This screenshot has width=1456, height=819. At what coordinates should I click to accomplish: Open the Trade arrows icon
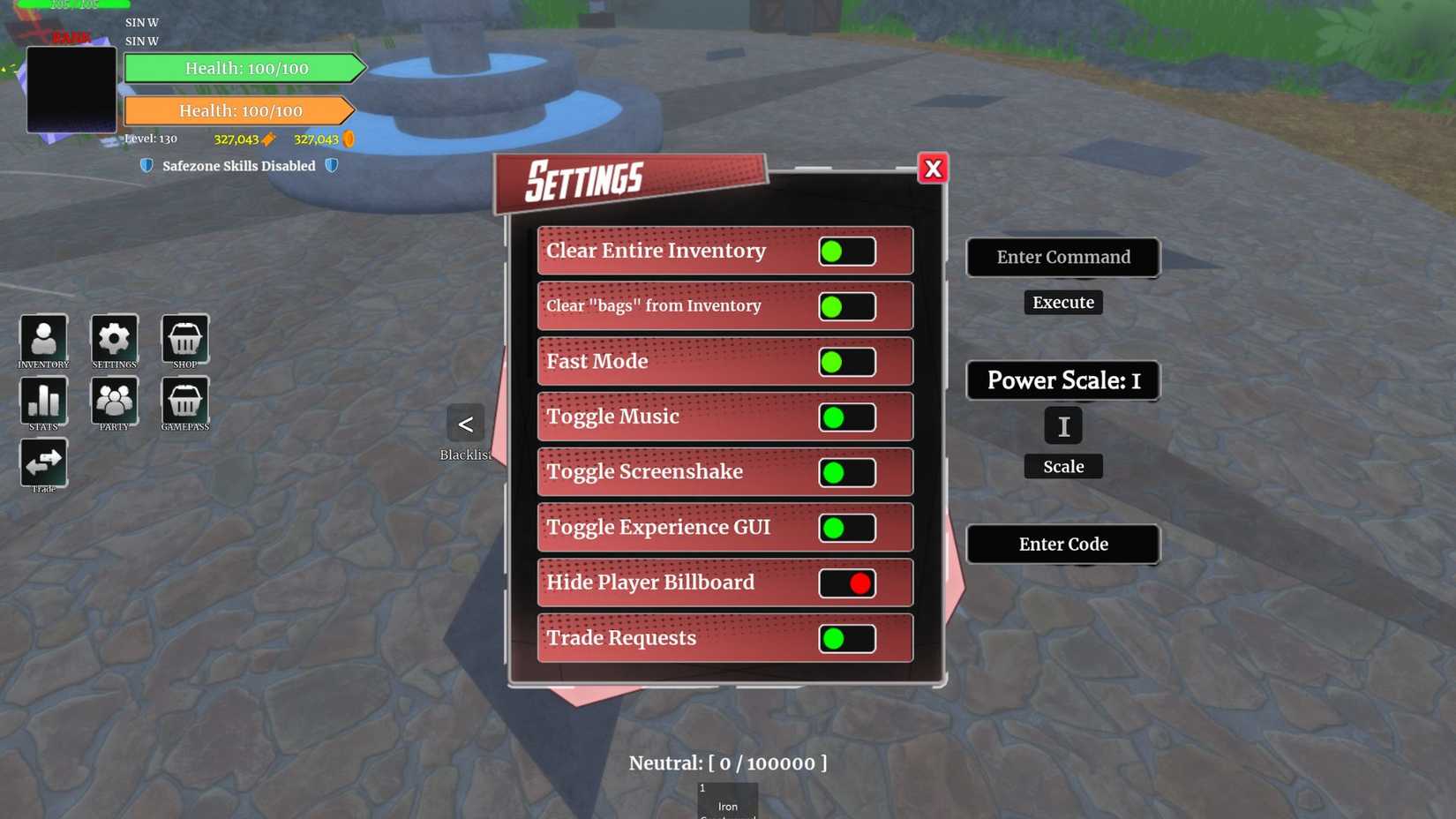[x=43, y=461]
